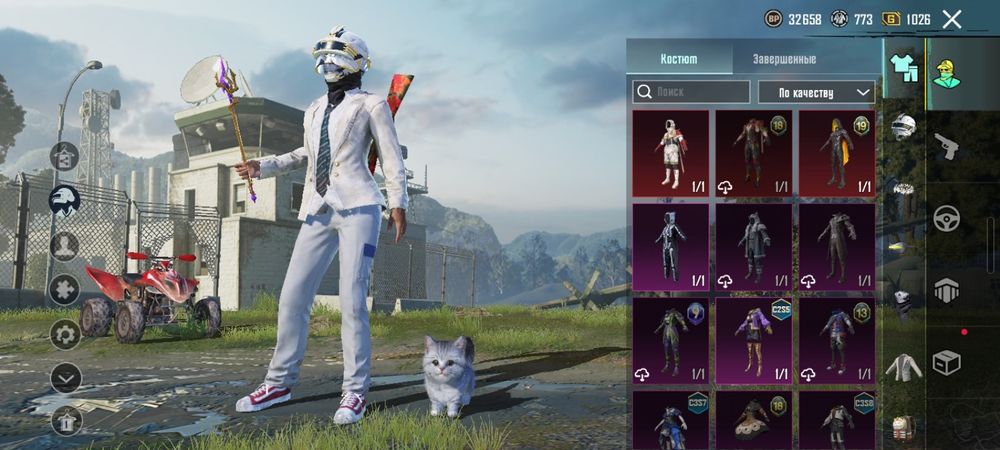Show the white jacket clothing category
Image resolution: width=1000 pixels, height=450 pixels.
903,368
